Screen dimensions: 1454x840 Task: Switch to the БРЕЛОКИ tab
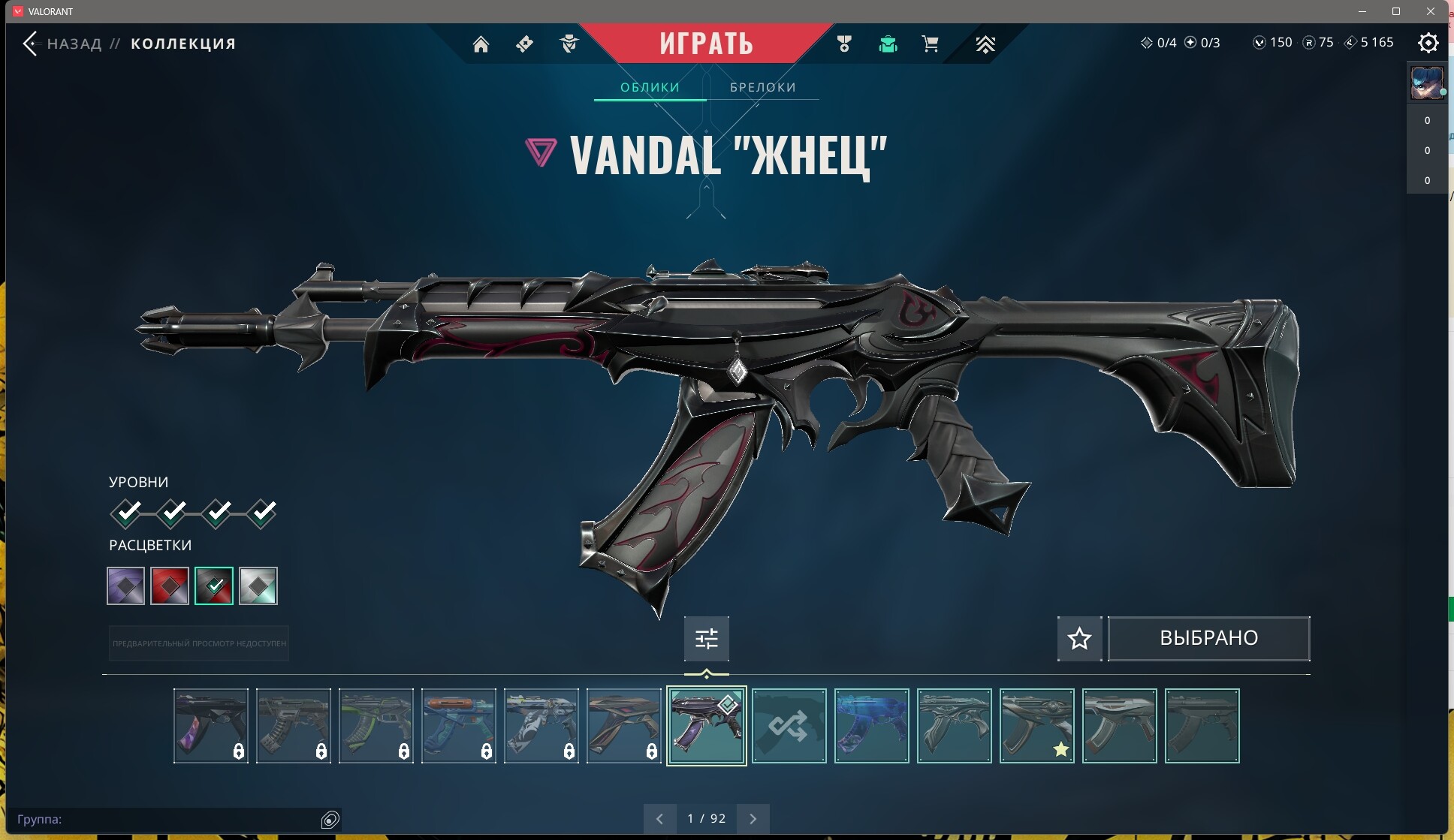coord(762,87)
